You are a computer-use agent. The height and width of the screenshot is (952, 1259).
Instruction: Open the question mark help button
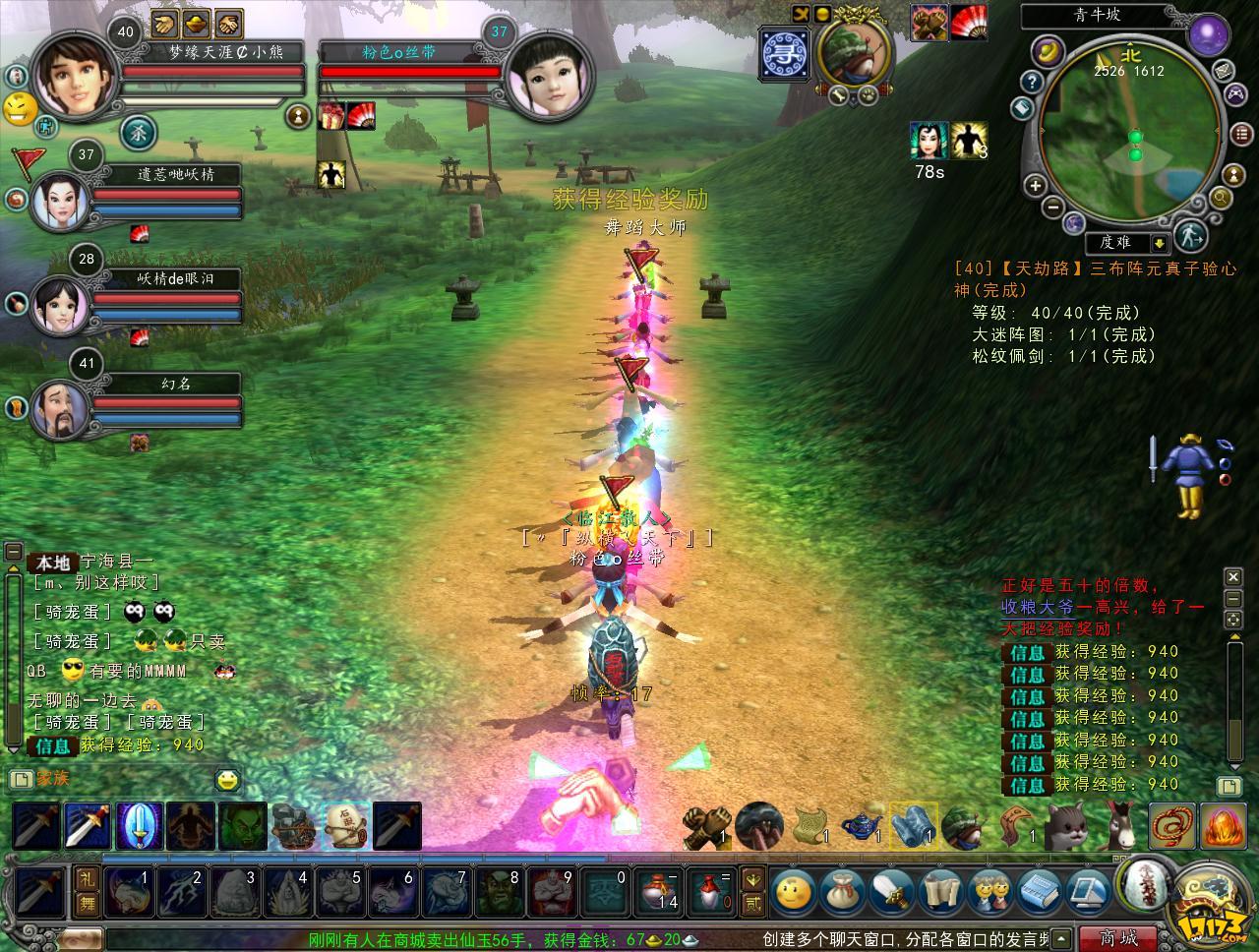[1031, 82]
